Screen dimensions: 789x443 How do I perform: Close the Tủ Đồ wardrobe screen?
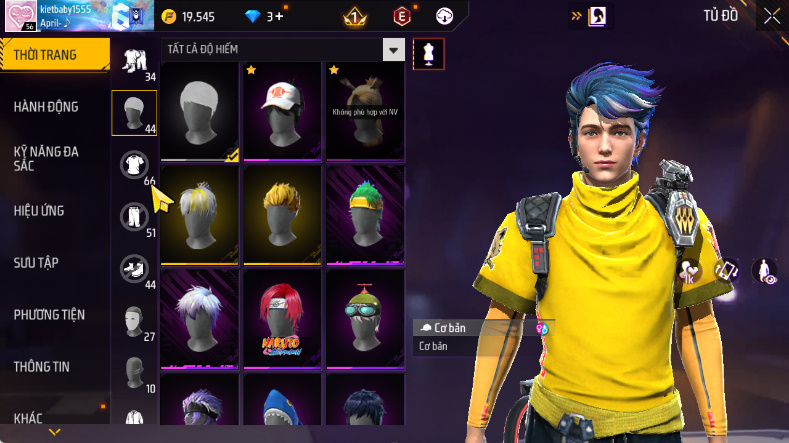772,16
